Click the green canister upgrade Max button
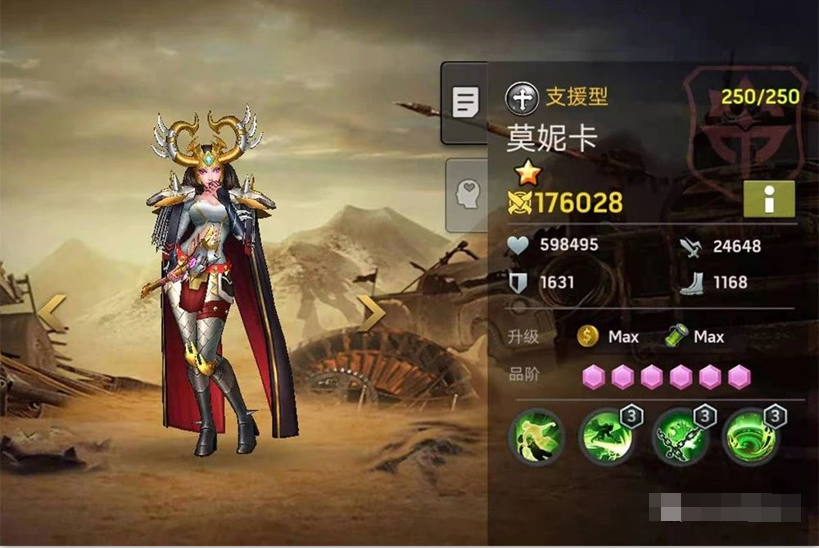819x548 pixels. coord(695,337)
